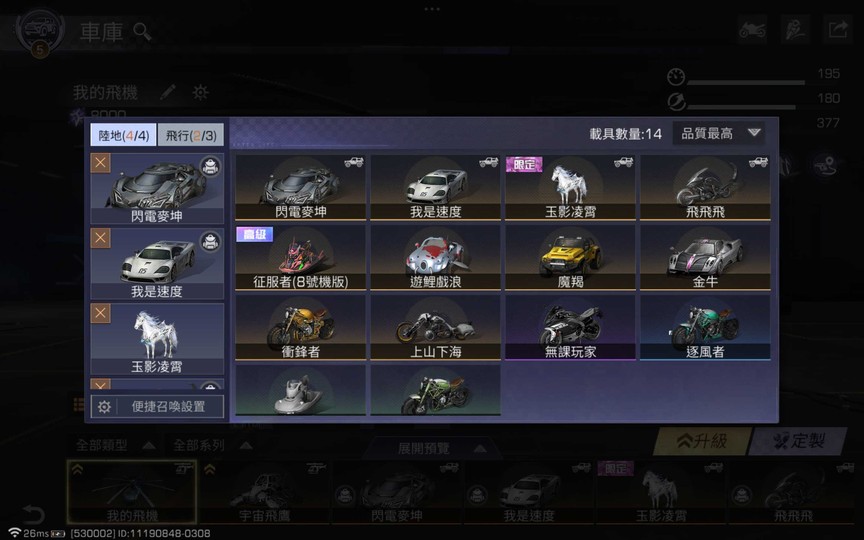This screenshot has width=864, height=540.
Task: Pick the yellow 魔羯 off-road vehicle
Action: point(570,258)
